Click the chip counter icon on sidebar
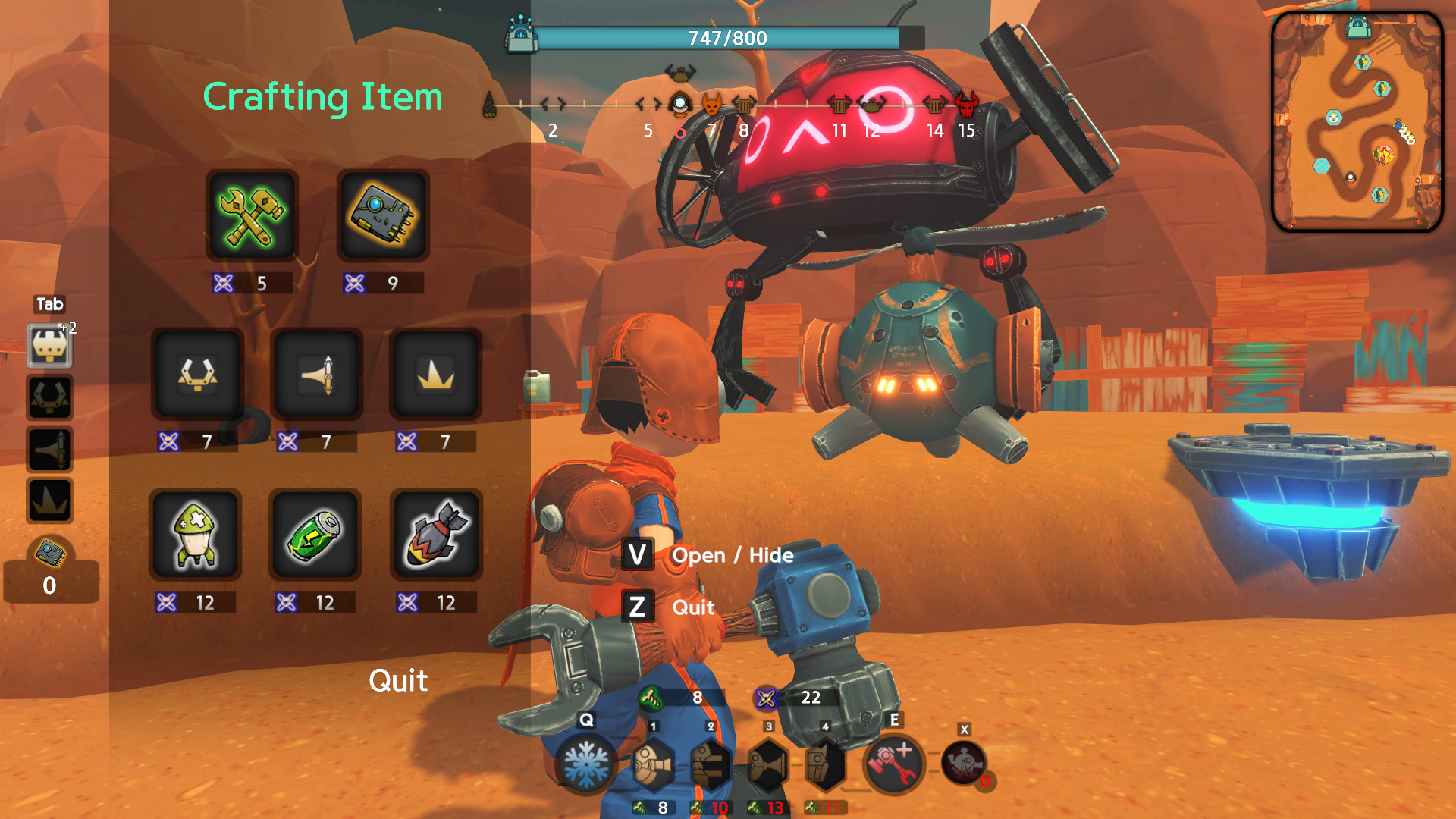Screen dimensions: 1456x819 (50, 554)
